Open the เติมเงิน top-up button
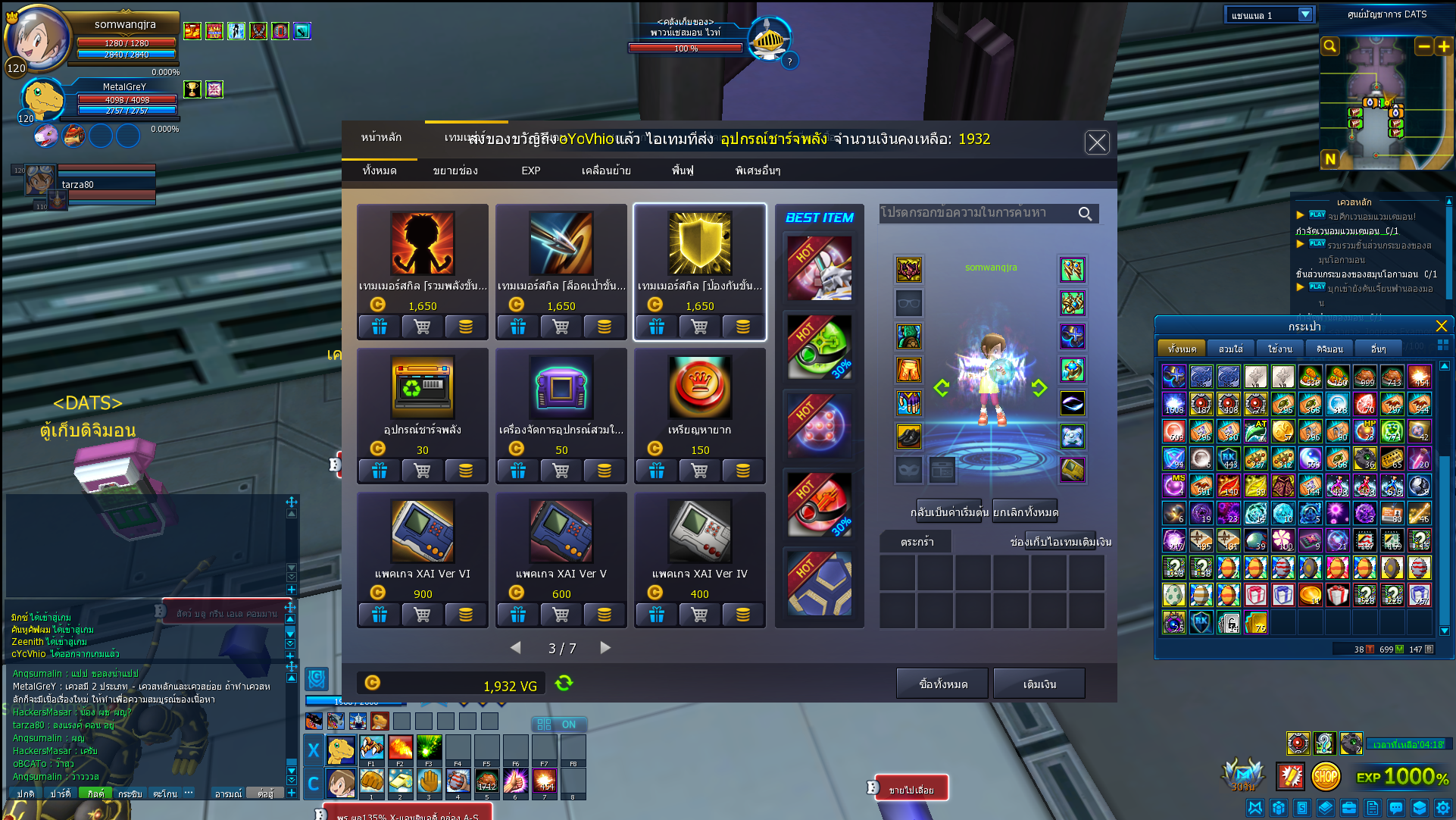The height and width of the screenshot is (820, 1456). [x=1039, y=684]
